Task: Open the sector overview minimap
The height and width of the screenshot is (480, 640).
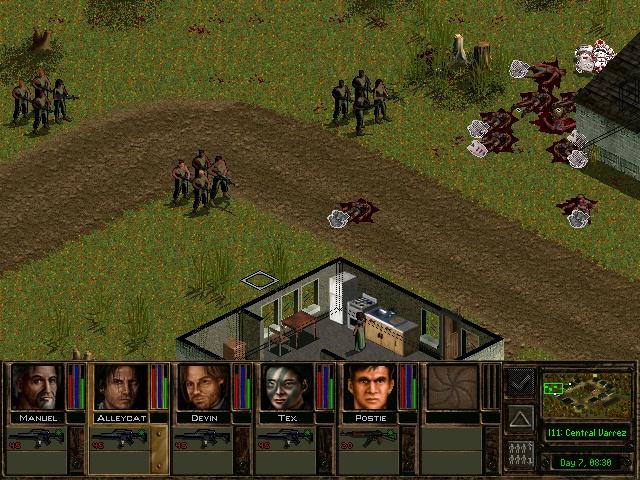Action: (x=587, y=395)
